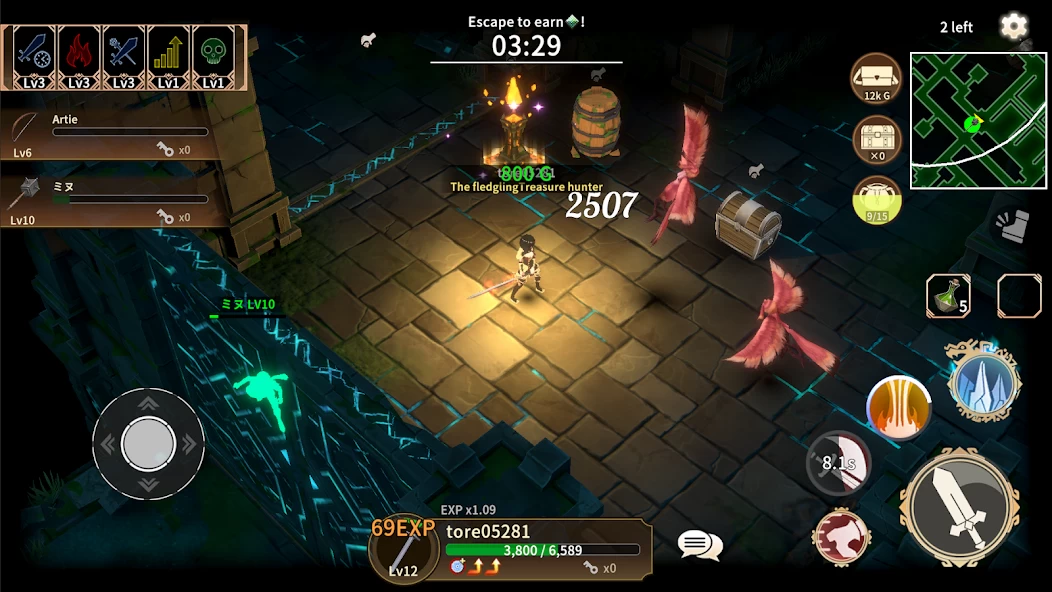Image resolution: width=1052 pixels, height=592 pixels.
Task: Select the sword-and-clock Lv3 perk card
Action: (35, 58)
